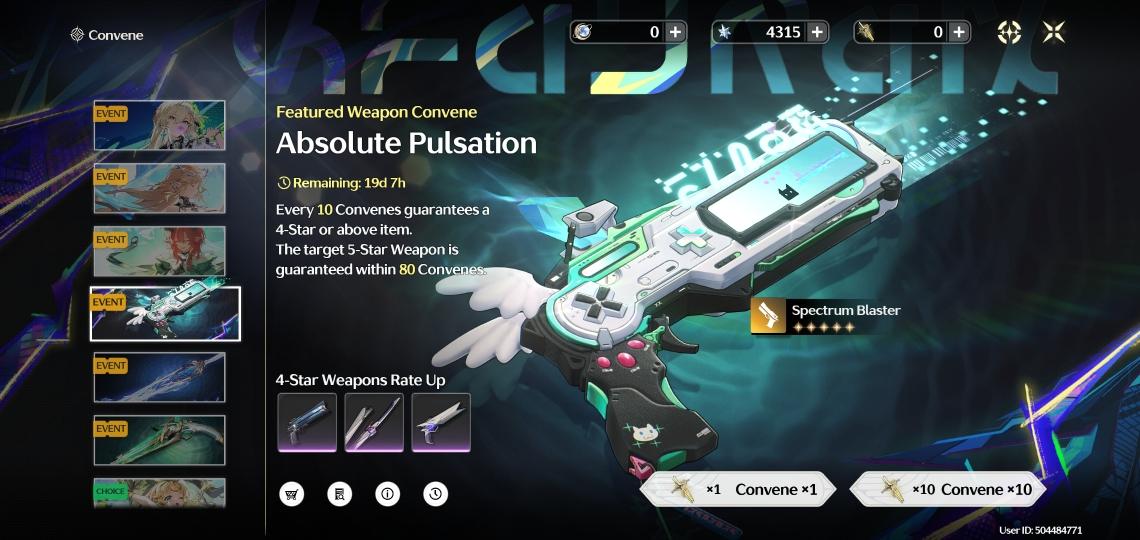Inspect the winged gun rate-up weapon

coord(441,422)
